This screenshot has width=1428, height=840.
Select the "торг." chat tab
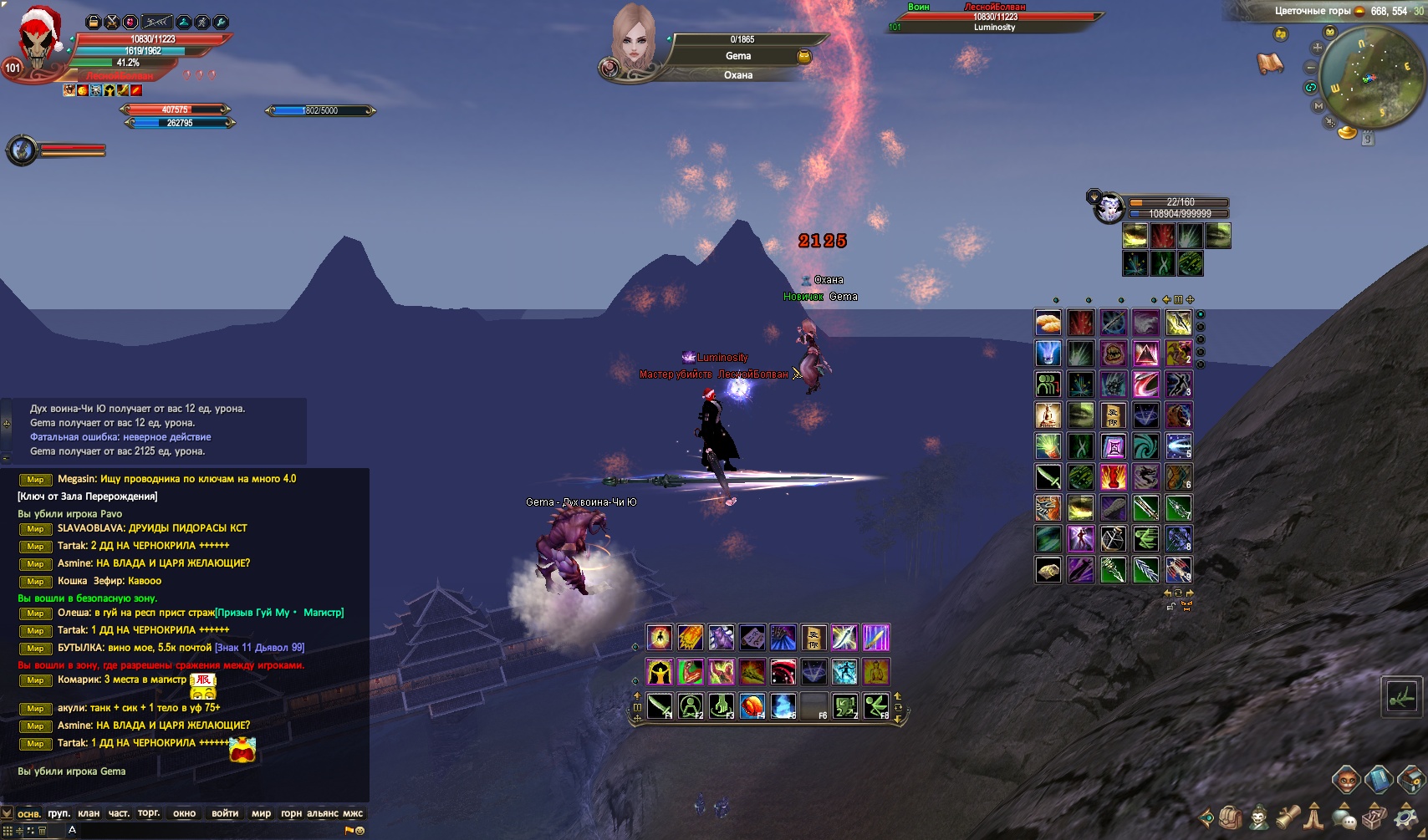[149, 813]
